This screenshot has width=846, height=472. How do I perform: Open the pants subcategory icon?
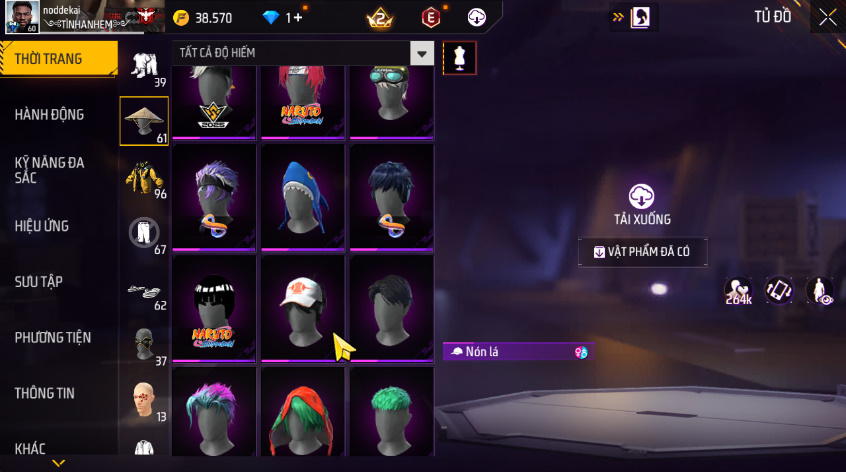coord(144,234)
